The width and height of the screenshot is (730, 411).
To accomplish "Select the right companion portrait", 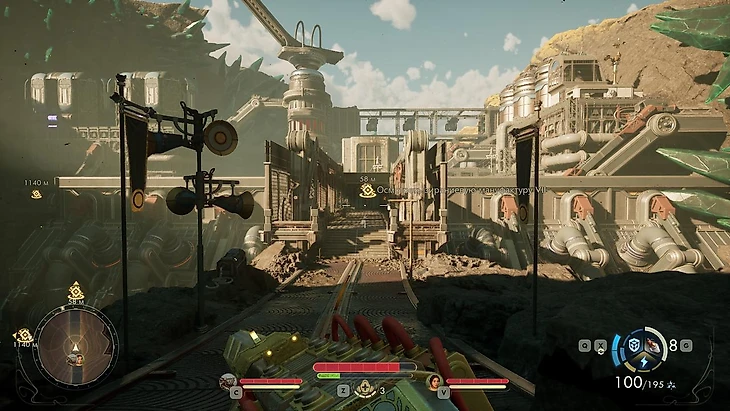I will [436, 381].
